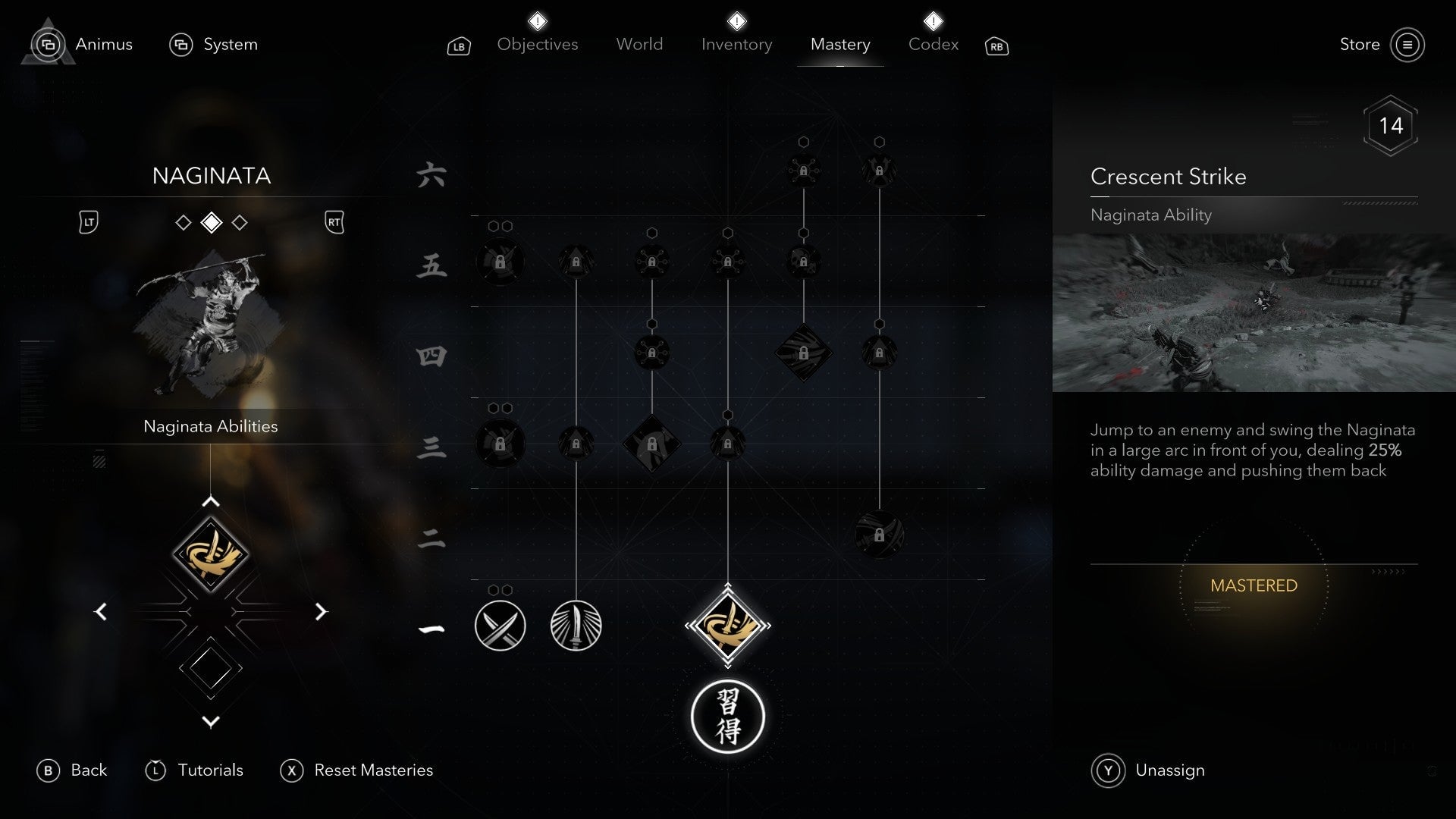The width and height of the screenshot is (1456, 819).
Task: Select the mastered Crescent Strike ability node
Action: (728, 626)
